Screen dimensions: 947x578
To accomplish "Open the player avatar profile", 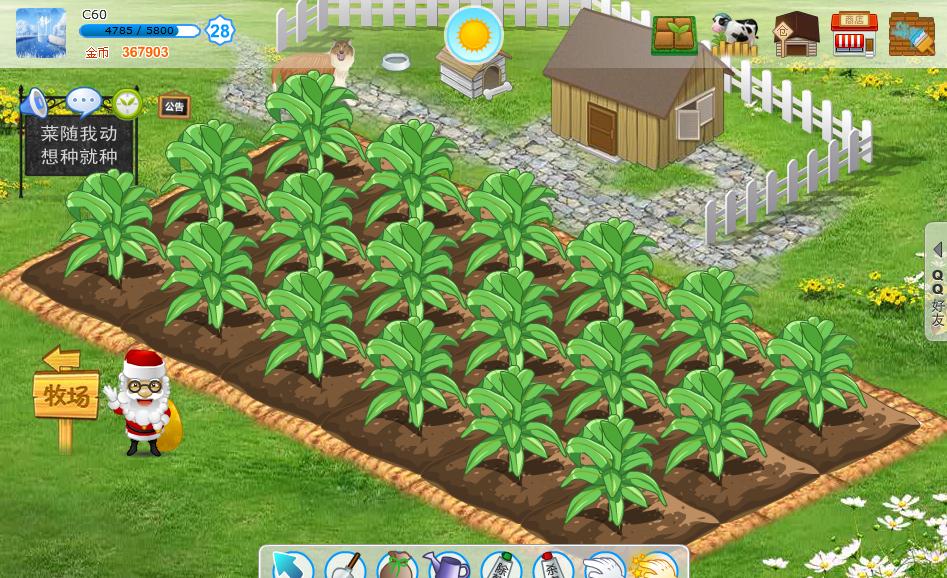I will tap(41, 33).
